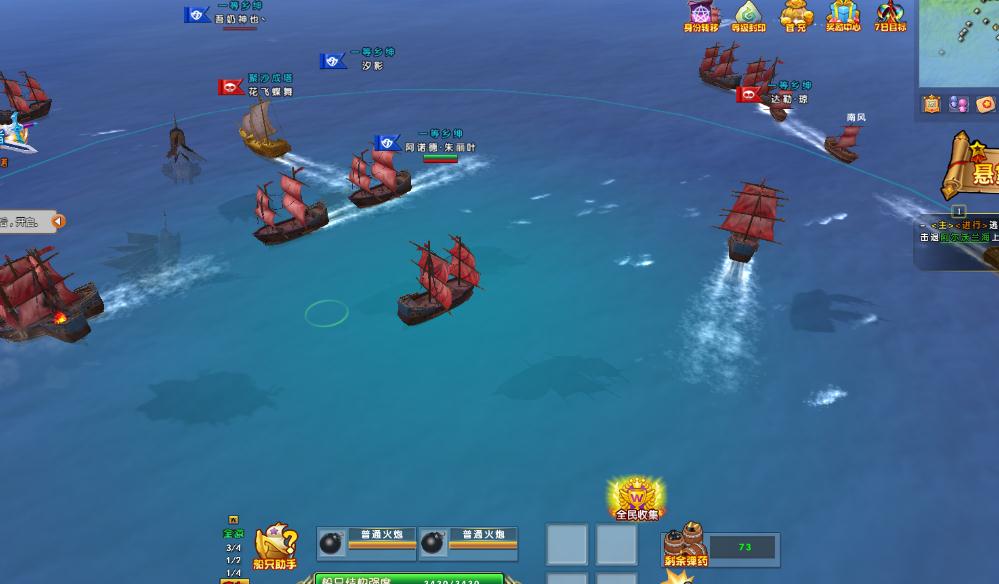
Task: Open the 7日目标 seven-day goals icon
Action: point(890,15)
